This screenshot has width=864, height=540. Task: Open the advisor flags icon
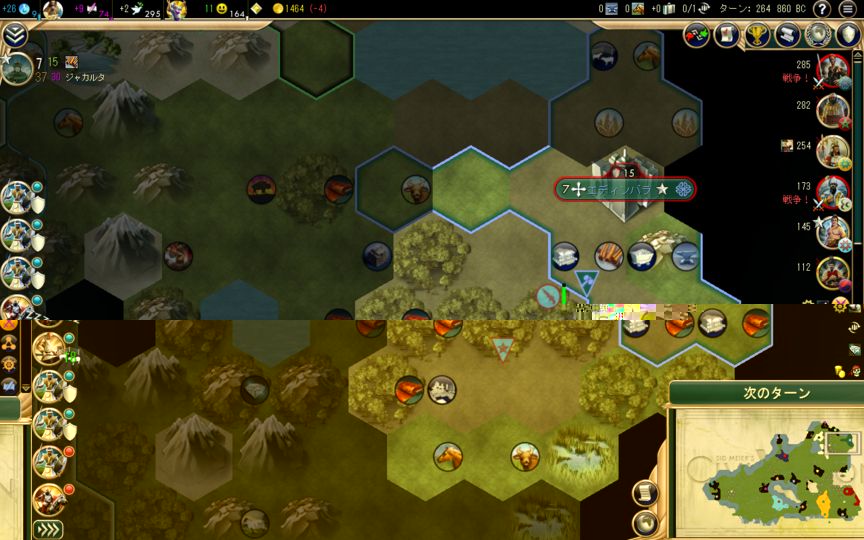click(696, 35)
